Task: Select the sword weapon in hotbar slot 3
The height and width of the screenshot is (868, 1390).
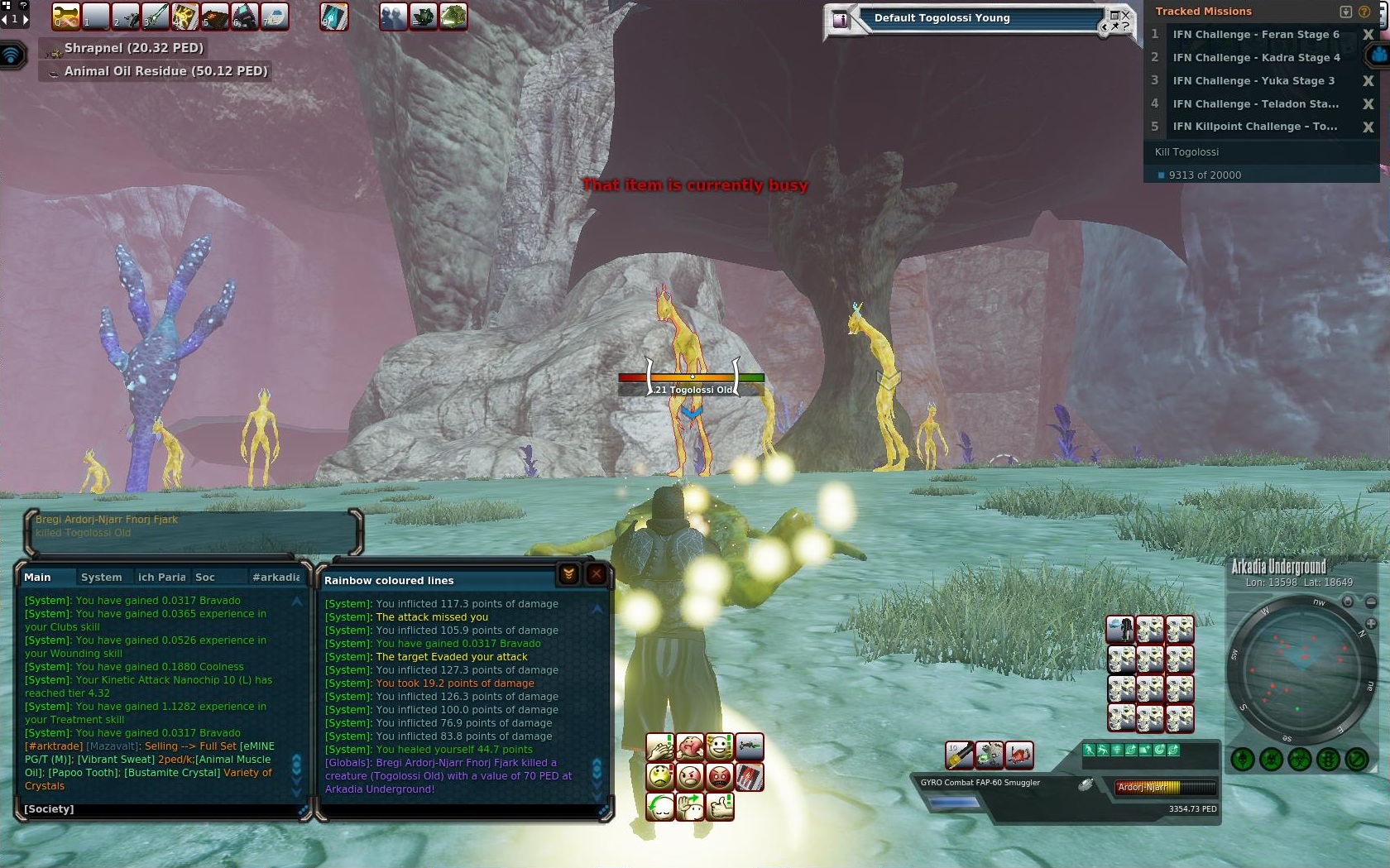Action: (x=156, y=17)
